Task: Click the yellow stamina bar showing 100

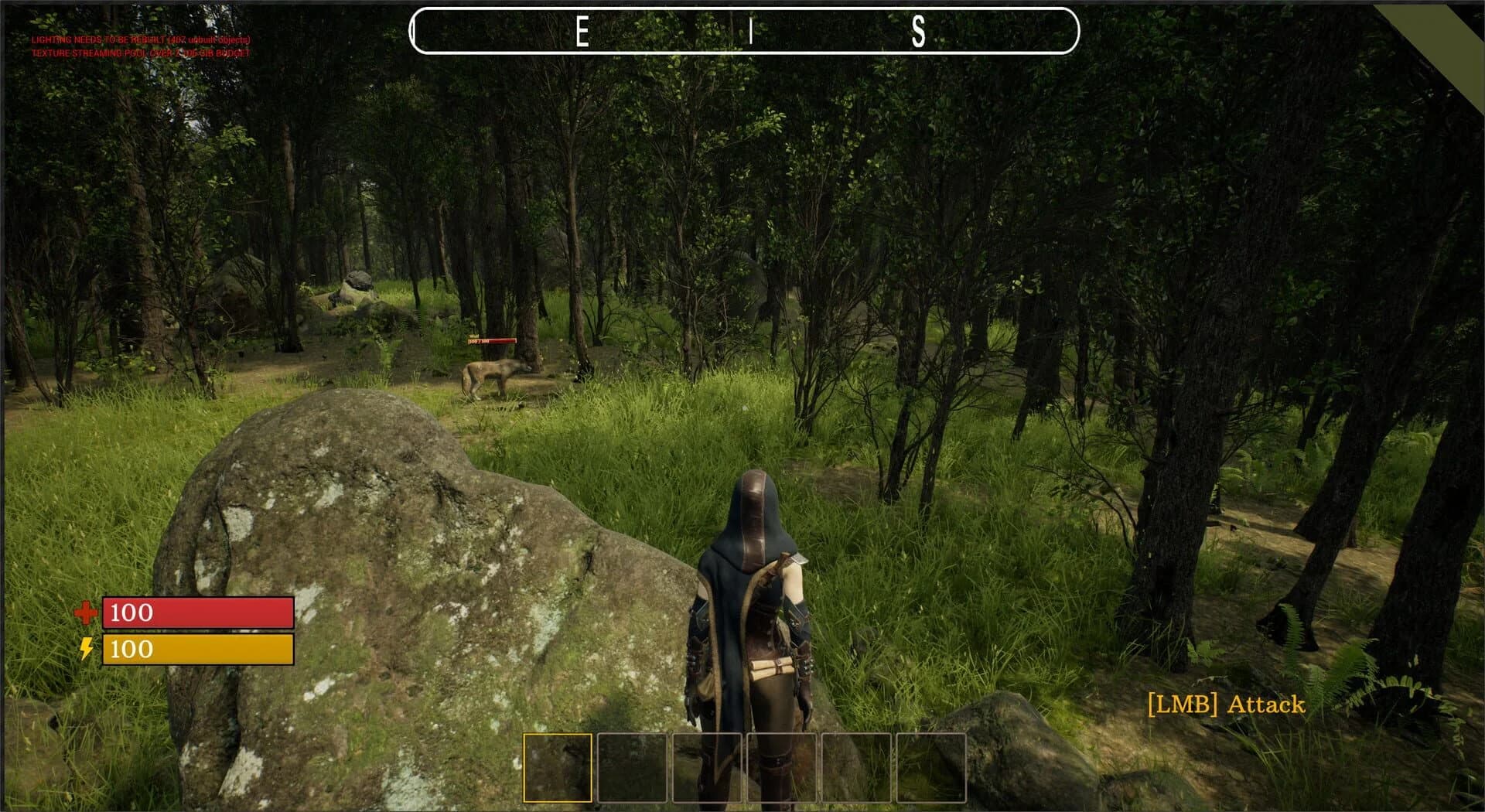Action: tap(197, 650)
